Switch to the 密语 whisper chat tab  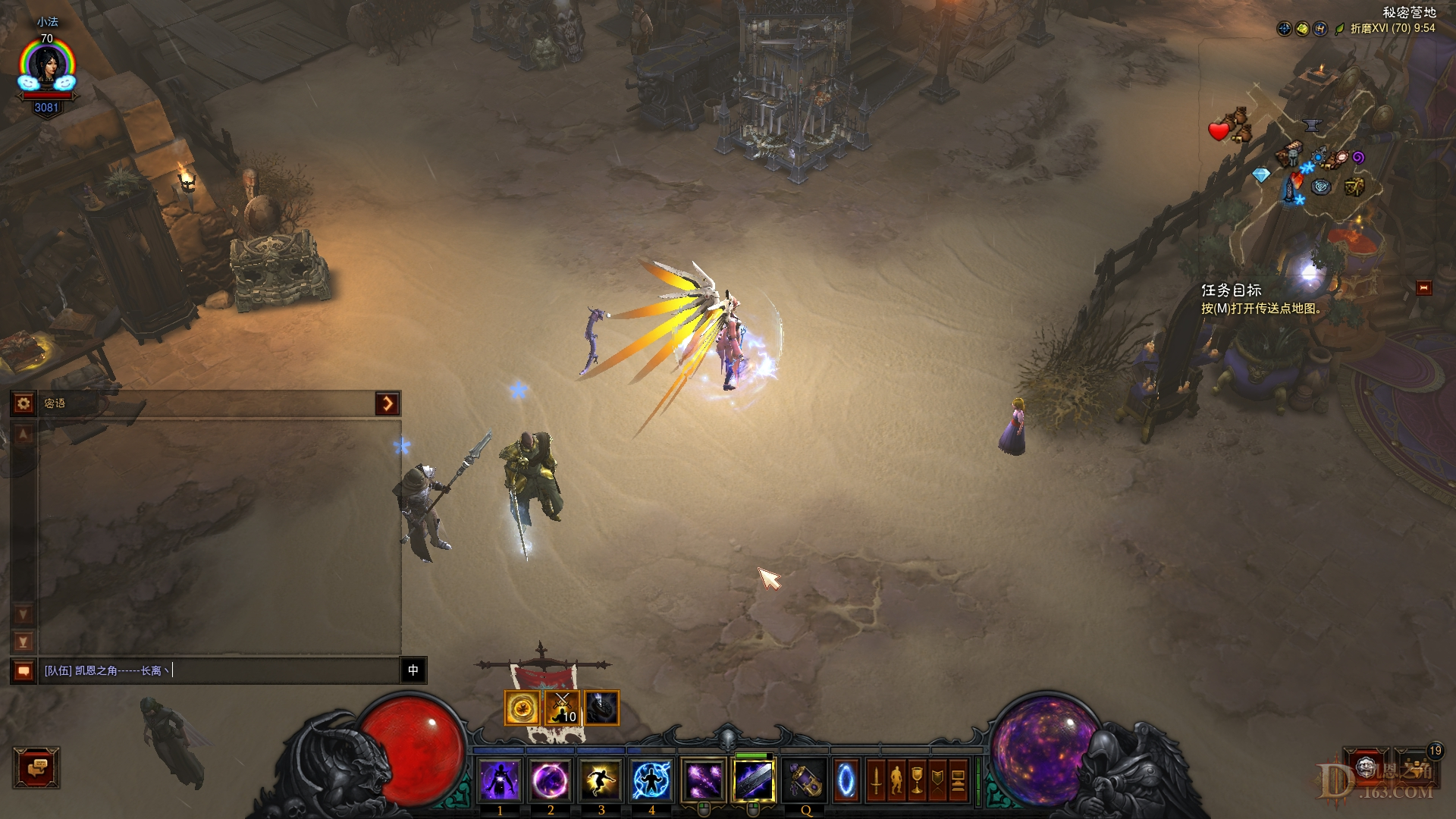[x=55, y=403]
